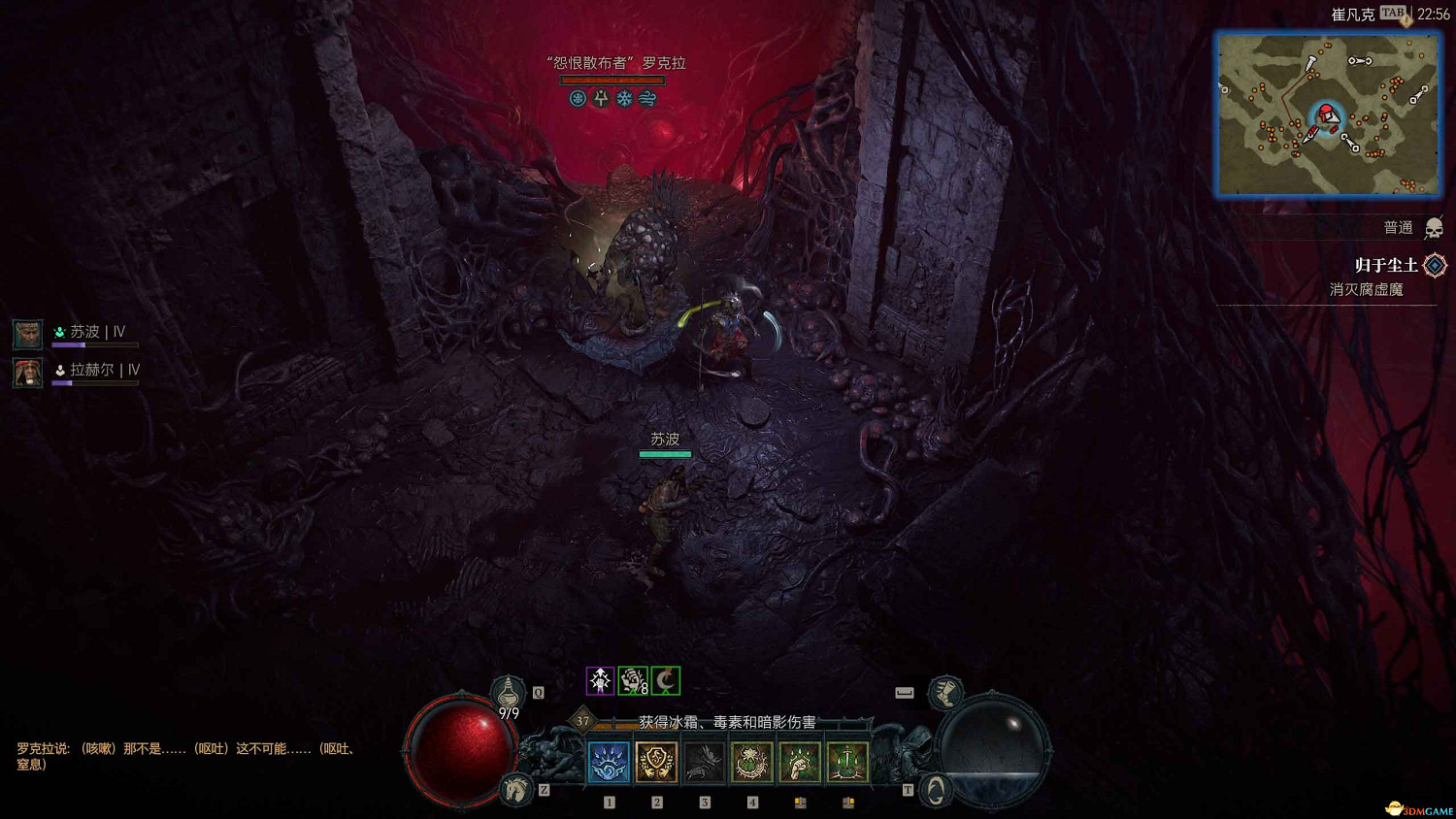This screenshot has width=1456, height=819.
Task: Select the greyed-out winged skill in slot 3
Action: tap(704, 763)
